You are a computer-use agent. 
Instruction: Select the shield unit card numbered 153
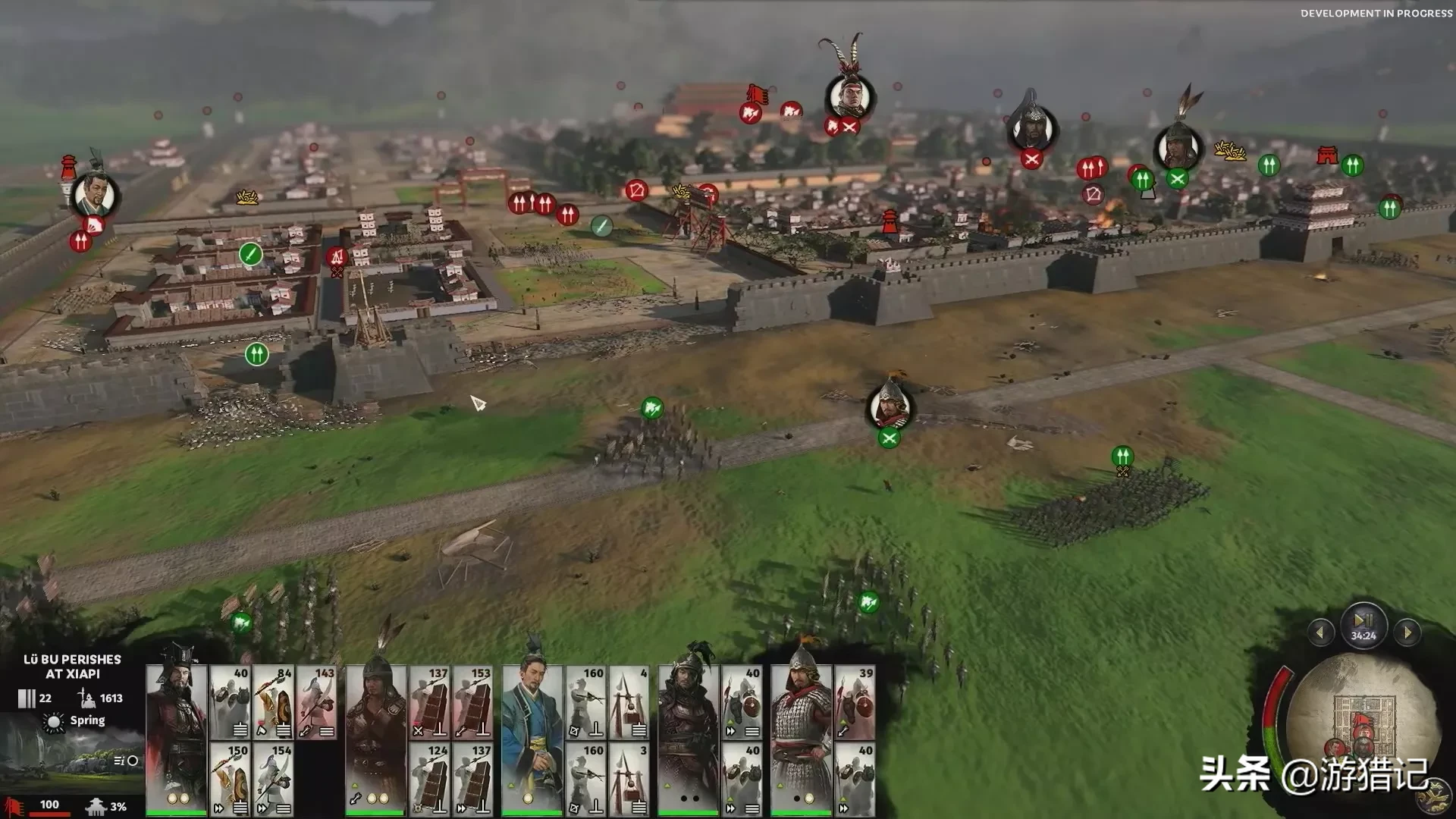(x=473, y=701)
